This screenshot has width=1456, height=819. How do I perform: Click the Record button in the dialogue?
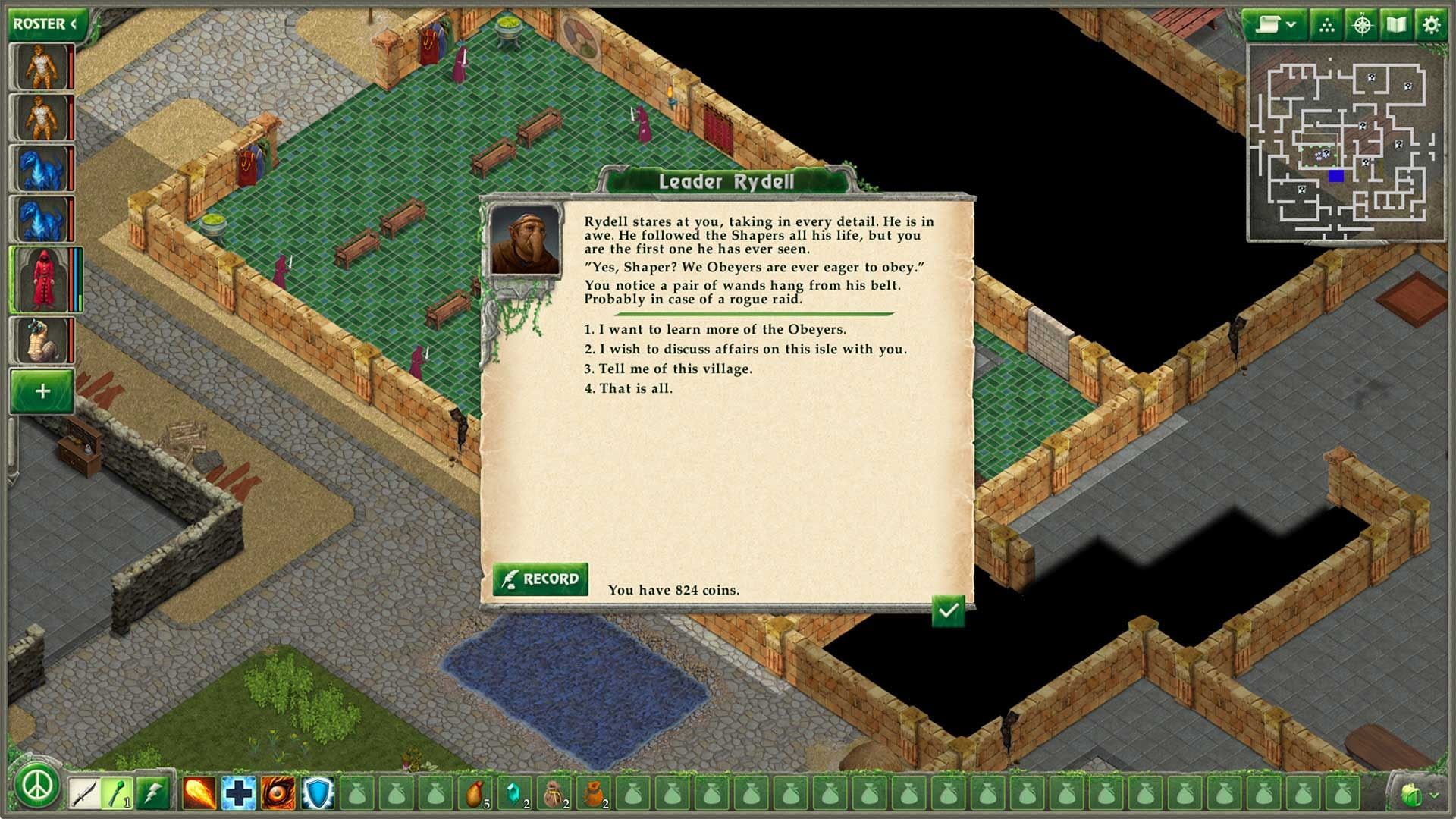[x=540, y=579]
